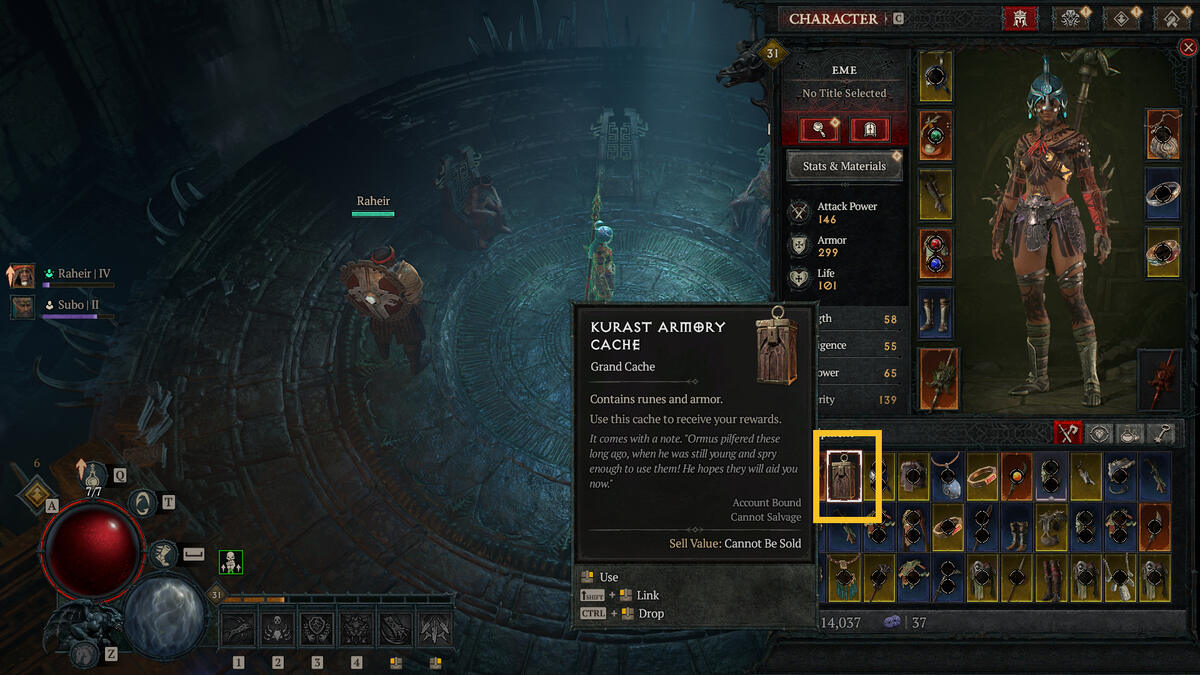Open the socketables gem inventory tab
The width and height of the screenshot is (1200, 675).
1100,433
